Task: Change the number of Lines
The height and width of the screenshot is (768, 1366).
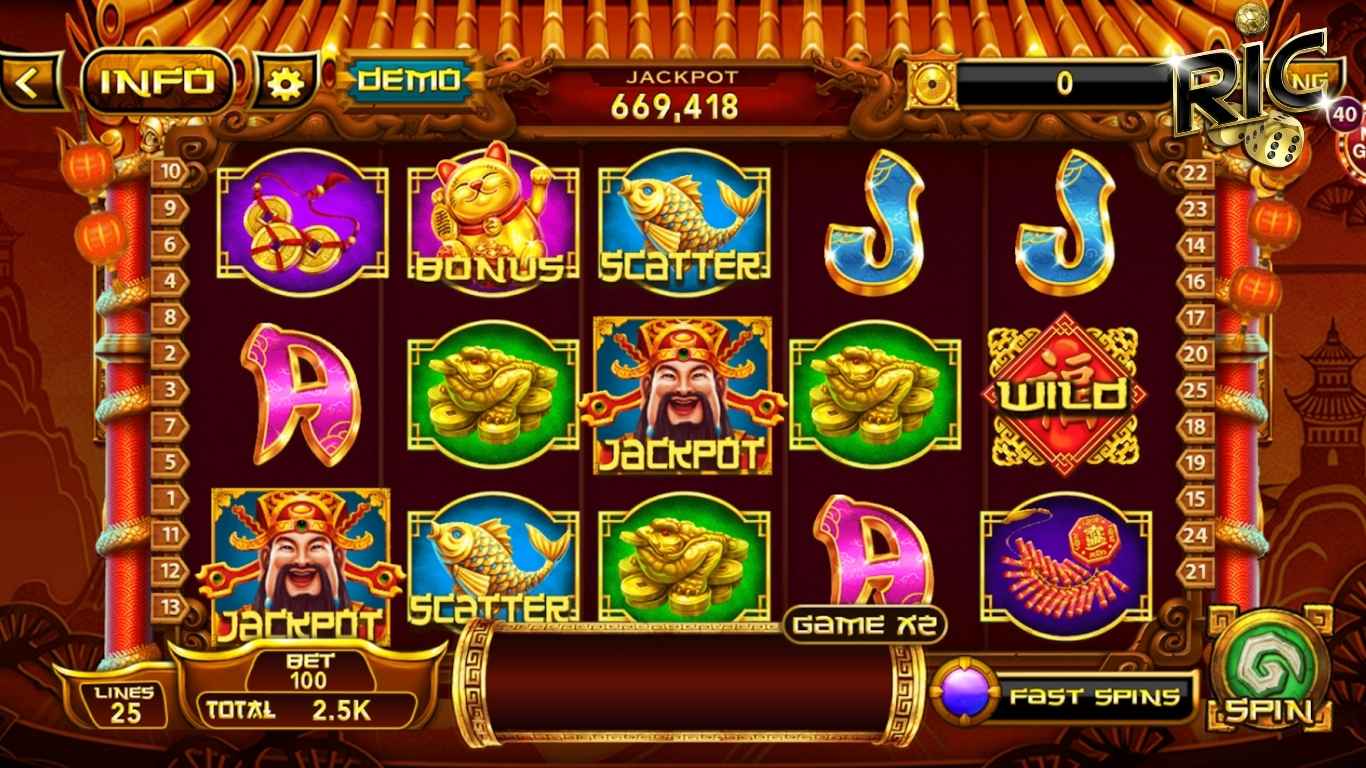Action: tap(124, 703)
